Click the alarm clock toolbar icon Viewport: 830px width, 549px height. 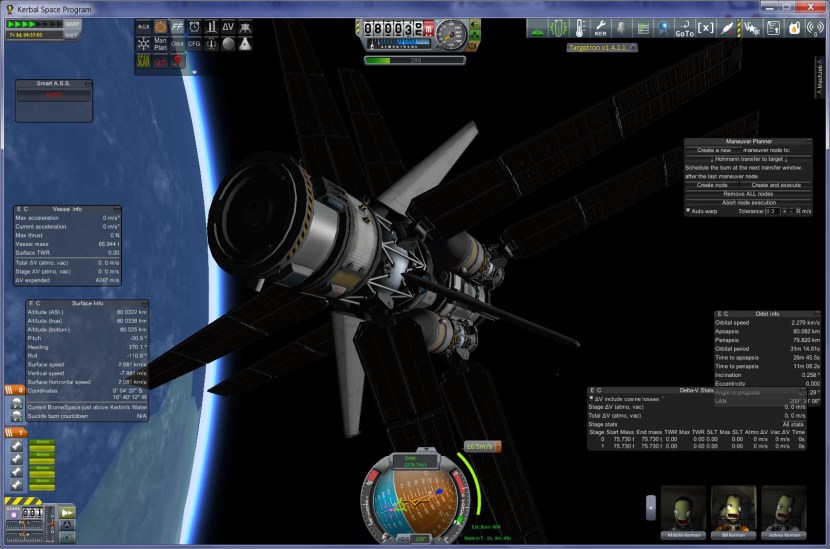[194, 26]
